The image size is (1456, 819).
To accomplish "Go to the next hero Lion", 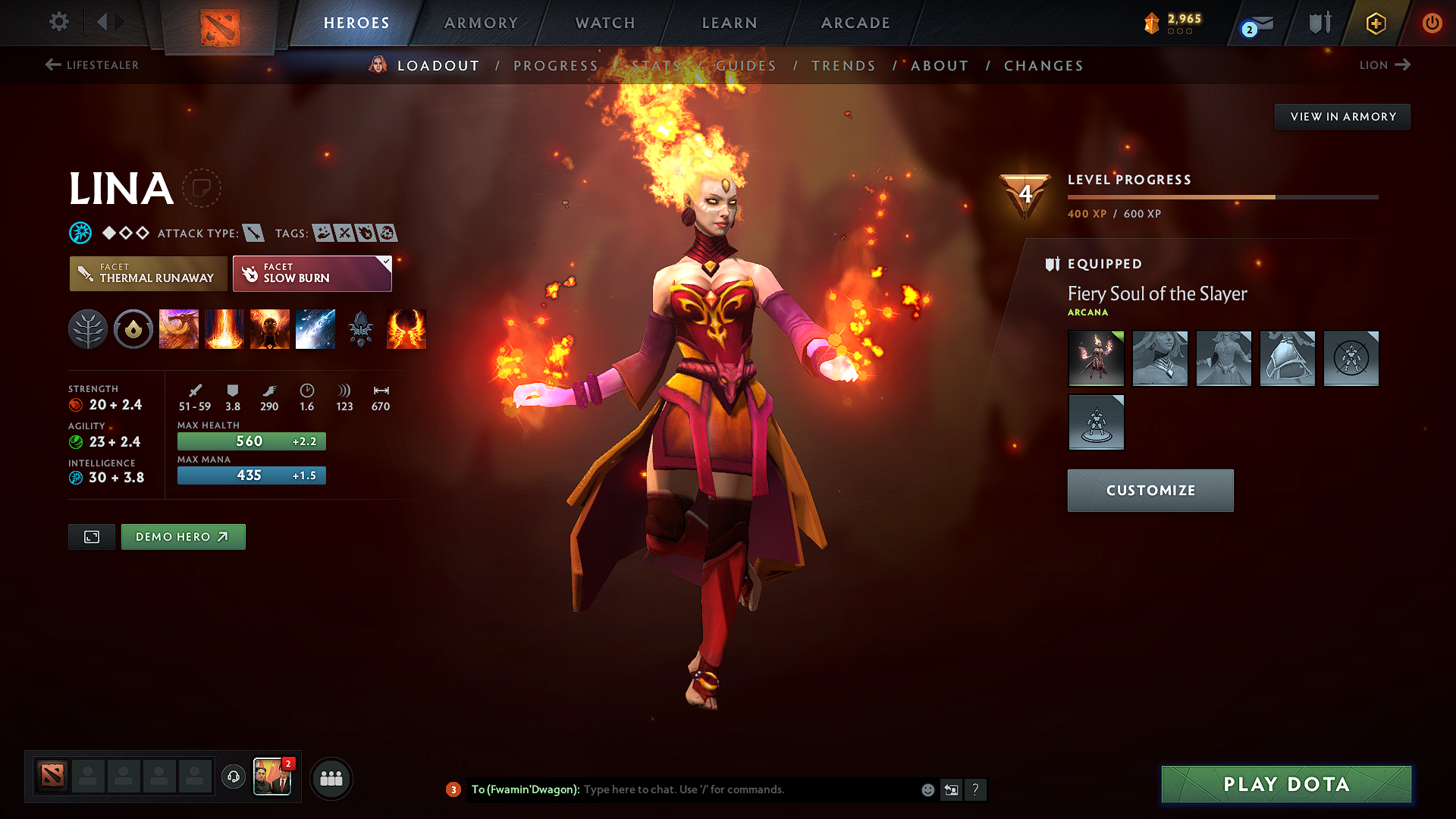I will (1385, 65).
